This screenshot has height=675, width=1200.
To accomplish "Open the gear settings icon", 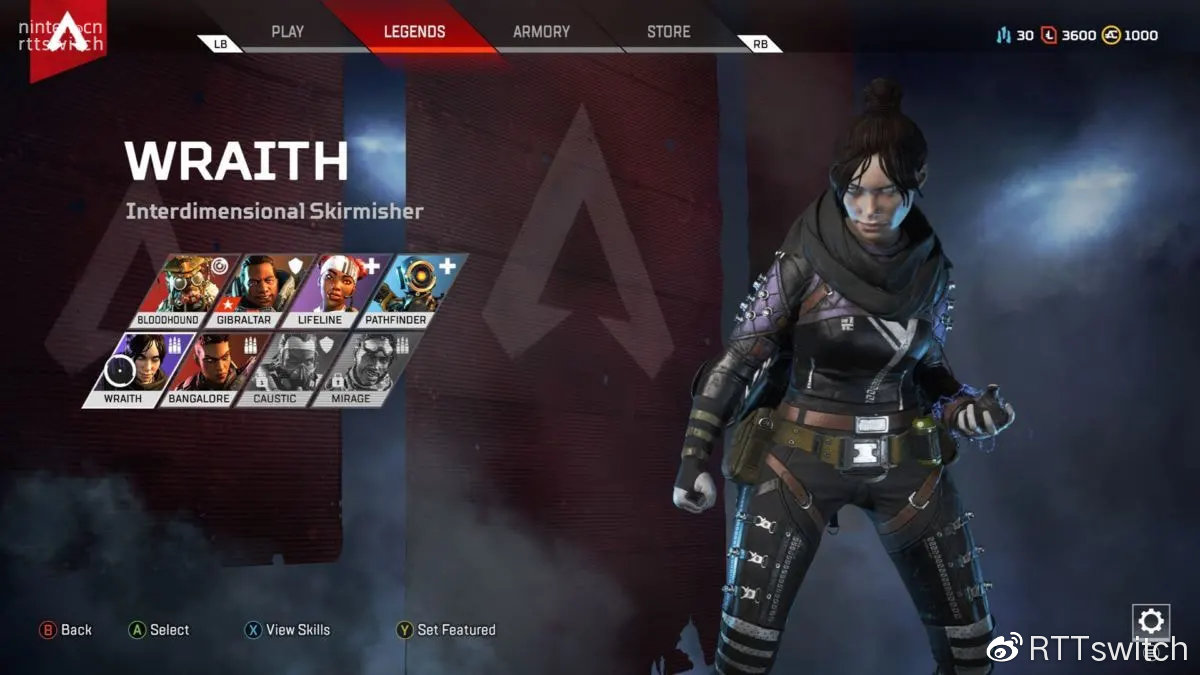I will [1151, 622].
